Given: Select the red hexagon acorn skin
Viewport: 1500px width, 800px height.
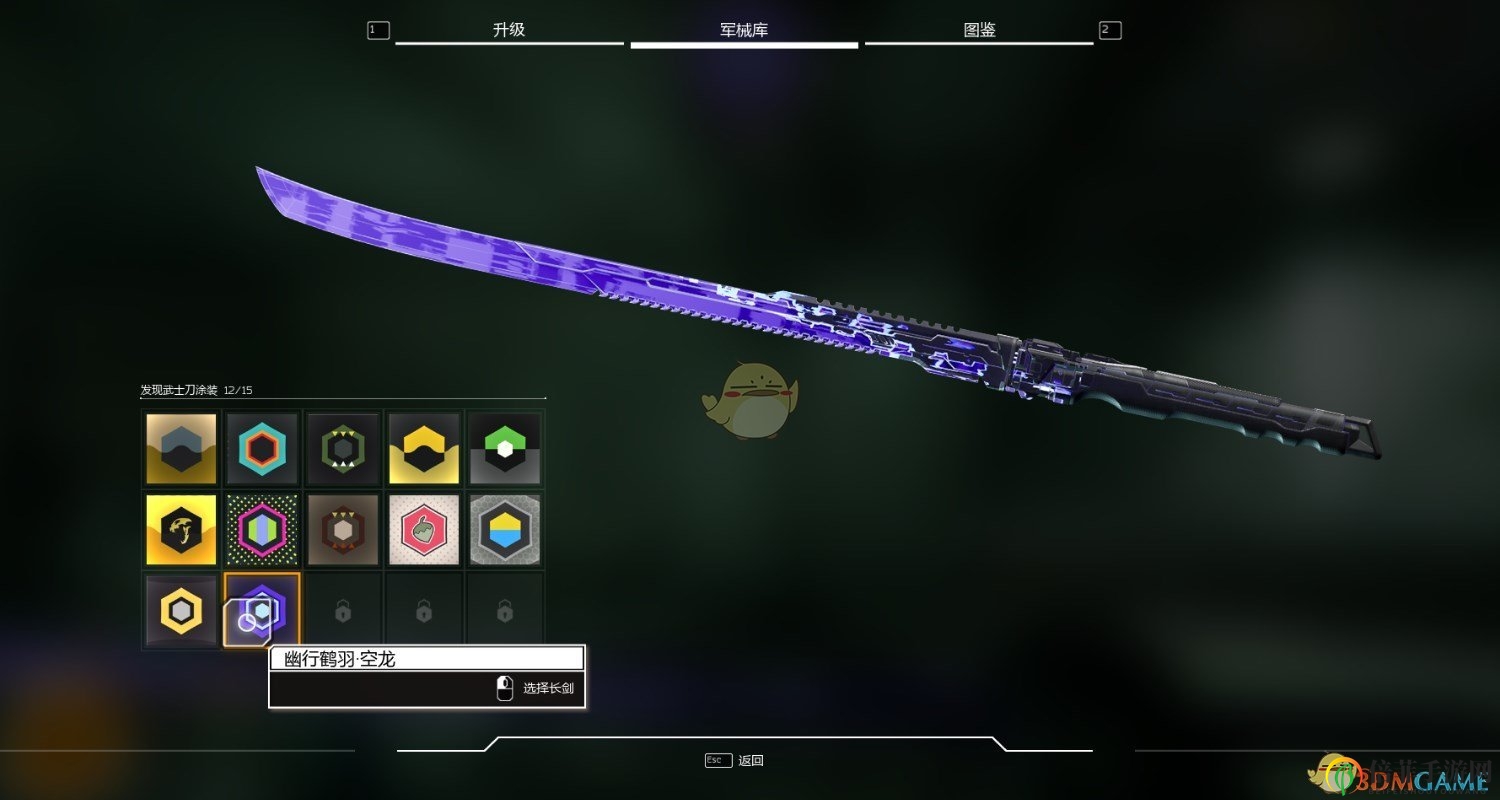Looking at the screenshot, I should 424,528.
